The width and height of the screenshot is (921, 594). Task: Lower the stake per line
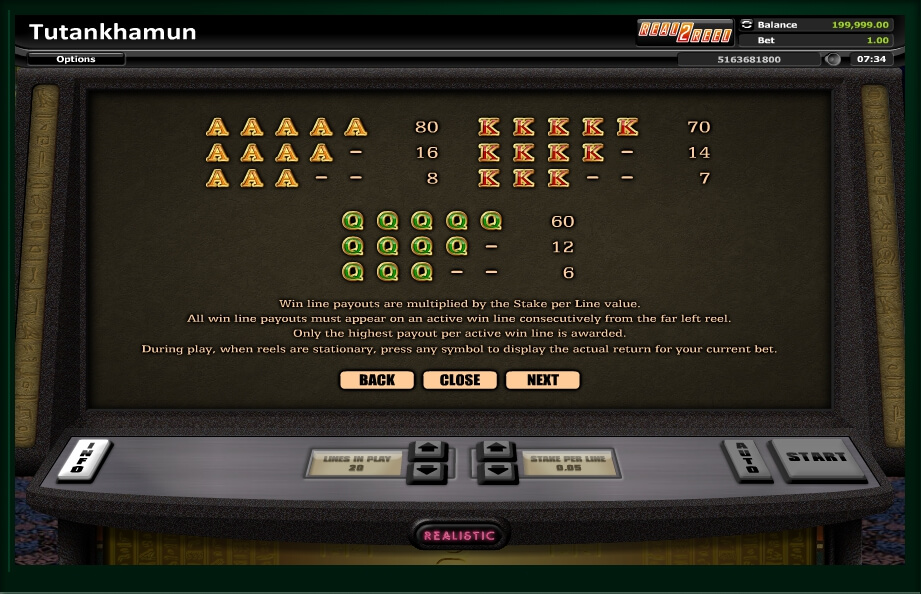click(x=497, y=470)
